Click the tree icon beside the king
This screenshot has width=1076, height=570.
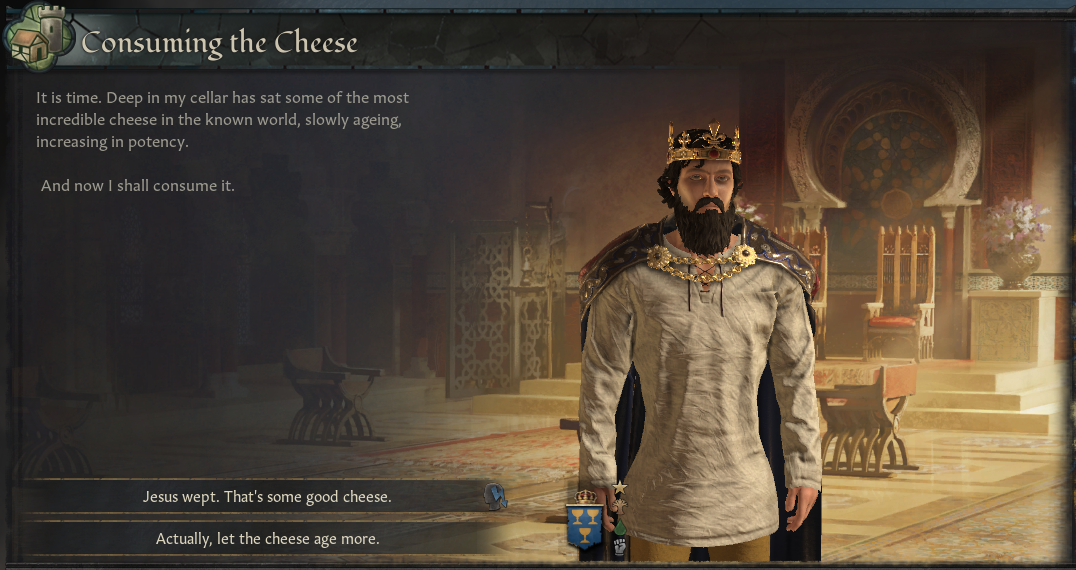(619, 505)
